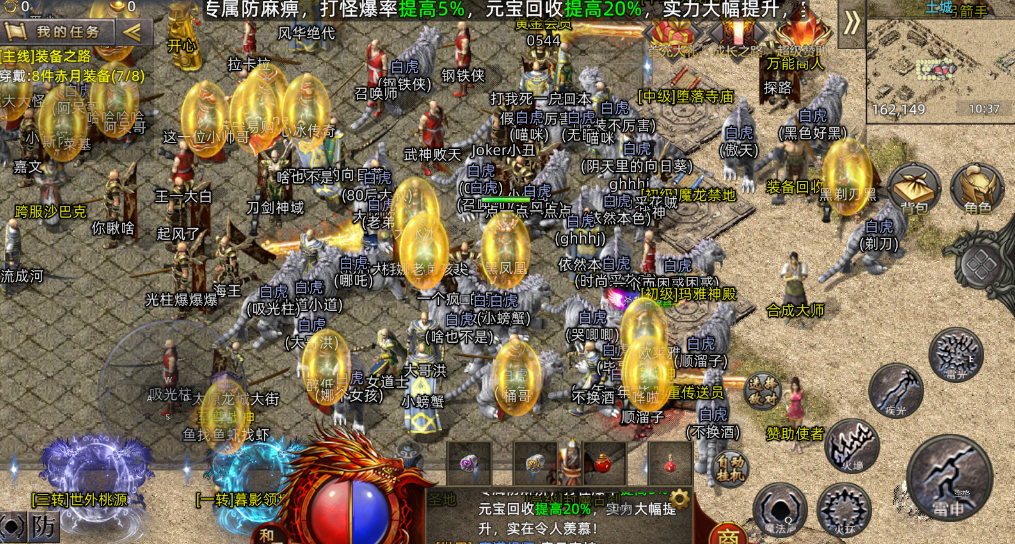Collapse quest tracker with left-arrow button
The height and width of the screenshot is (544, 1015).
click(x=132, y=31)
